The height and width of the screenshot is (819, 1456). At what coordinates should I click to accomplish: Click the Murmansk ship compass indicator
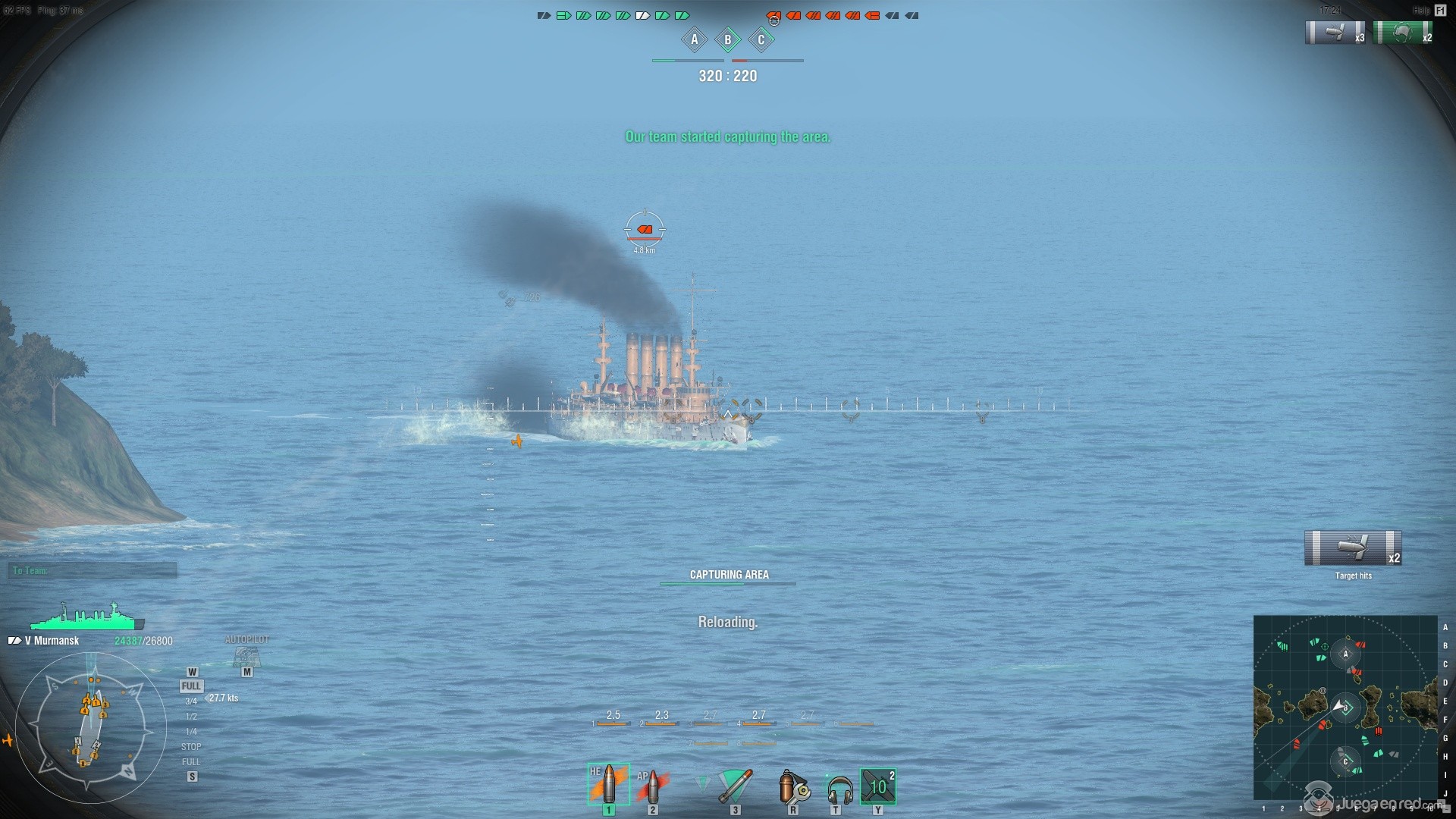pyautogui.click(x=90, y=728)
